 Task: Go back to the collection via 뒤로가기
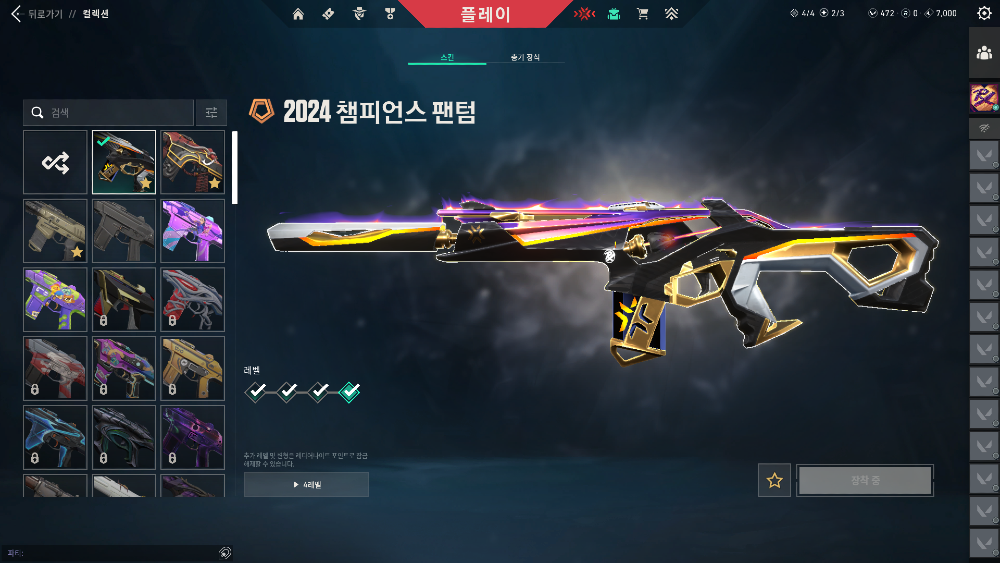click(36, 14)
